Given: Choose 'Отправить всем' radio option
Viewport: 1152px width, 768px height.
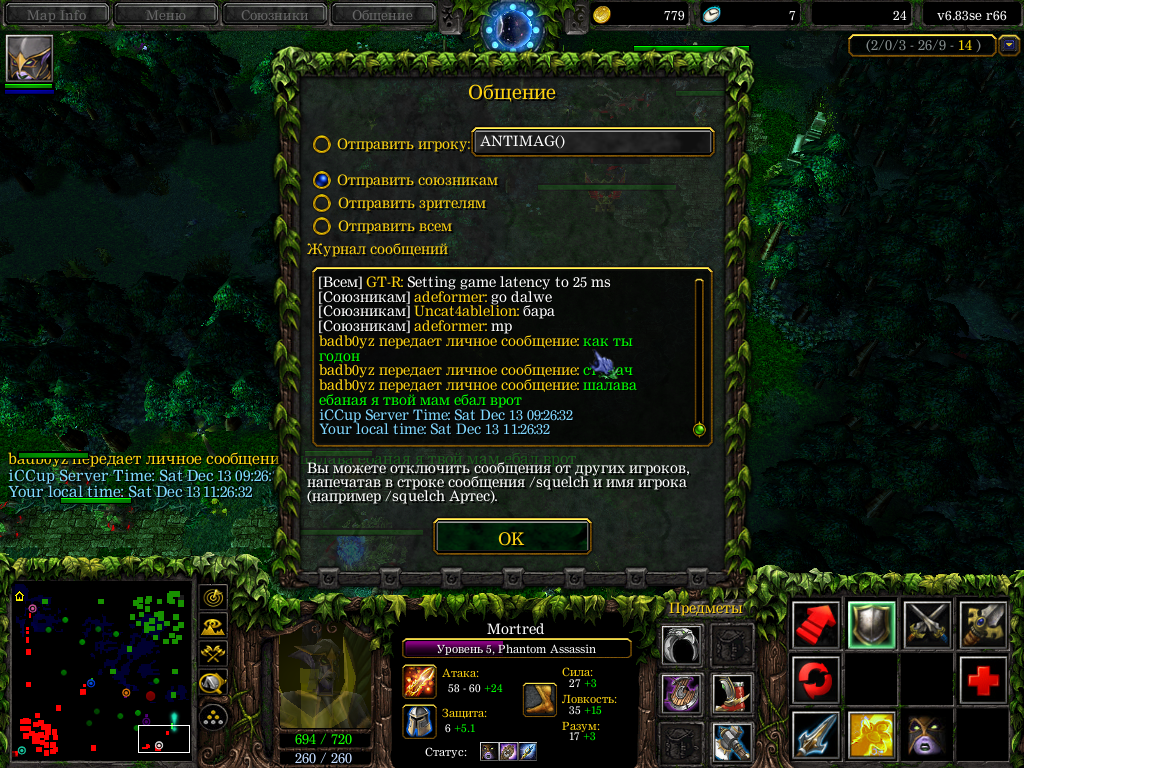Looking at the screenshot, I should point(322,227).
